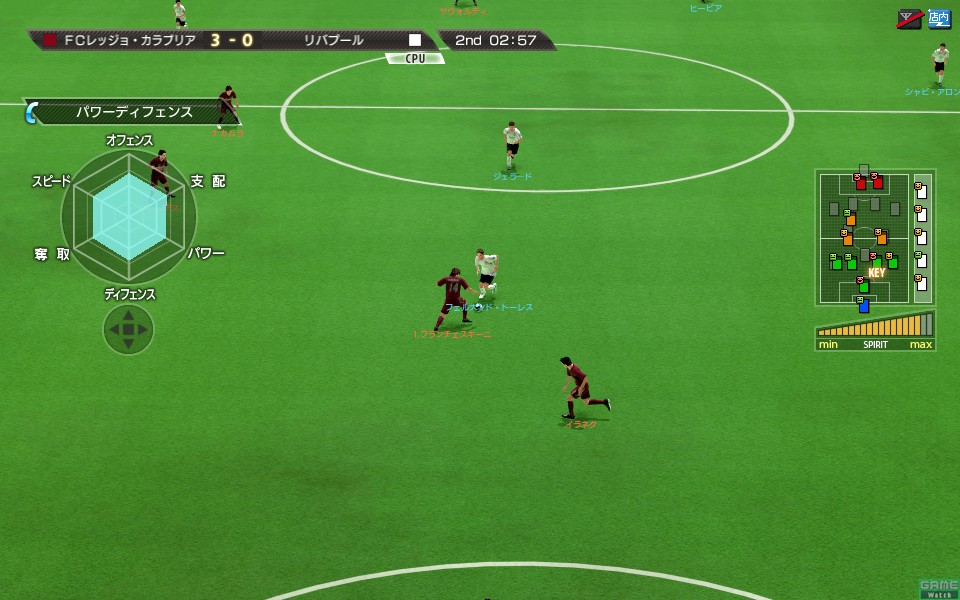Viewport: 960px width, 600px height.
Task: Choose スピード on the tactics hexagon
Action: (x=52, y=181)
